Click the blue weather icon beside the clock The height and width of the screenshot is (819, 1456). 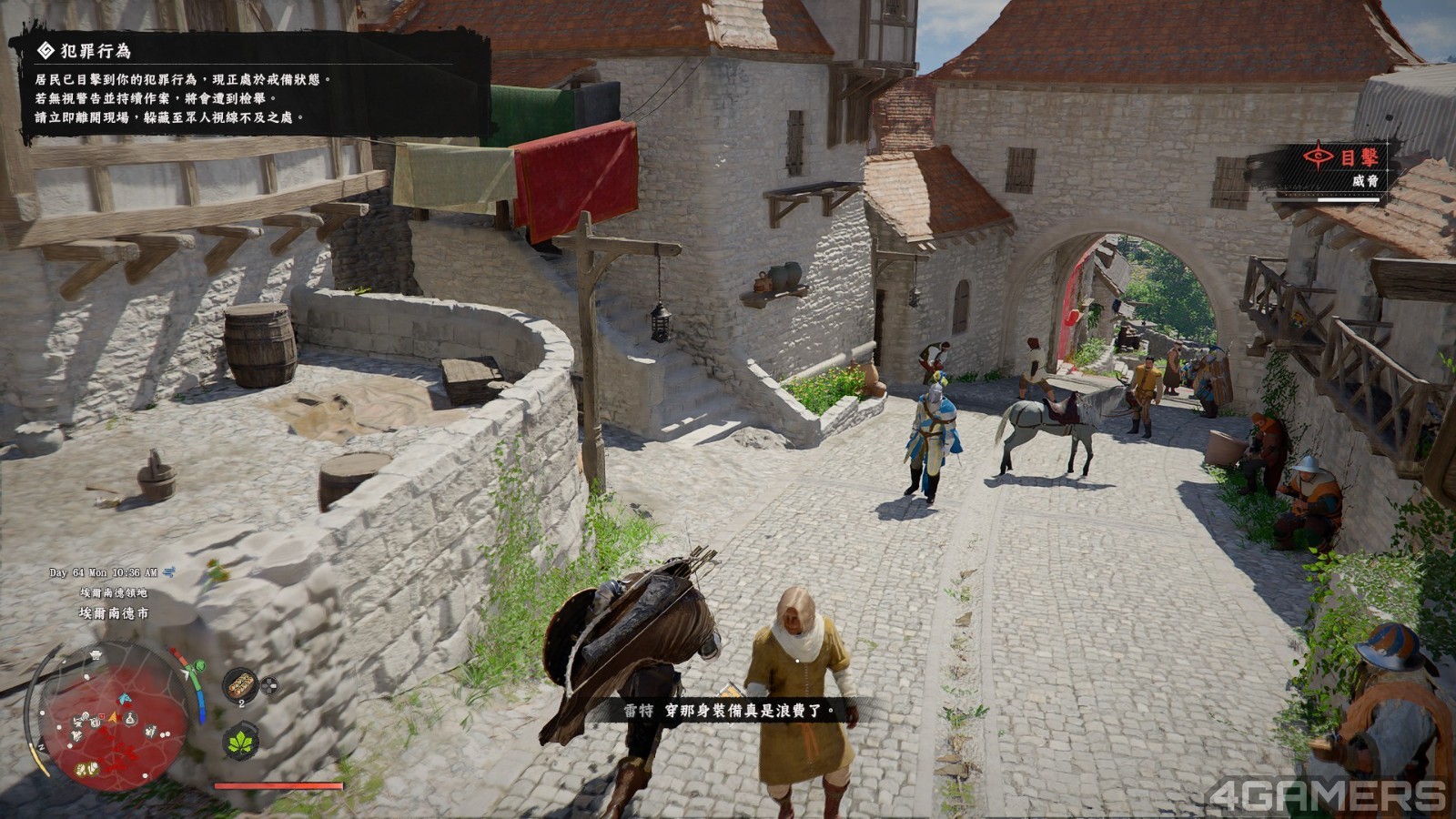point(168,572)
